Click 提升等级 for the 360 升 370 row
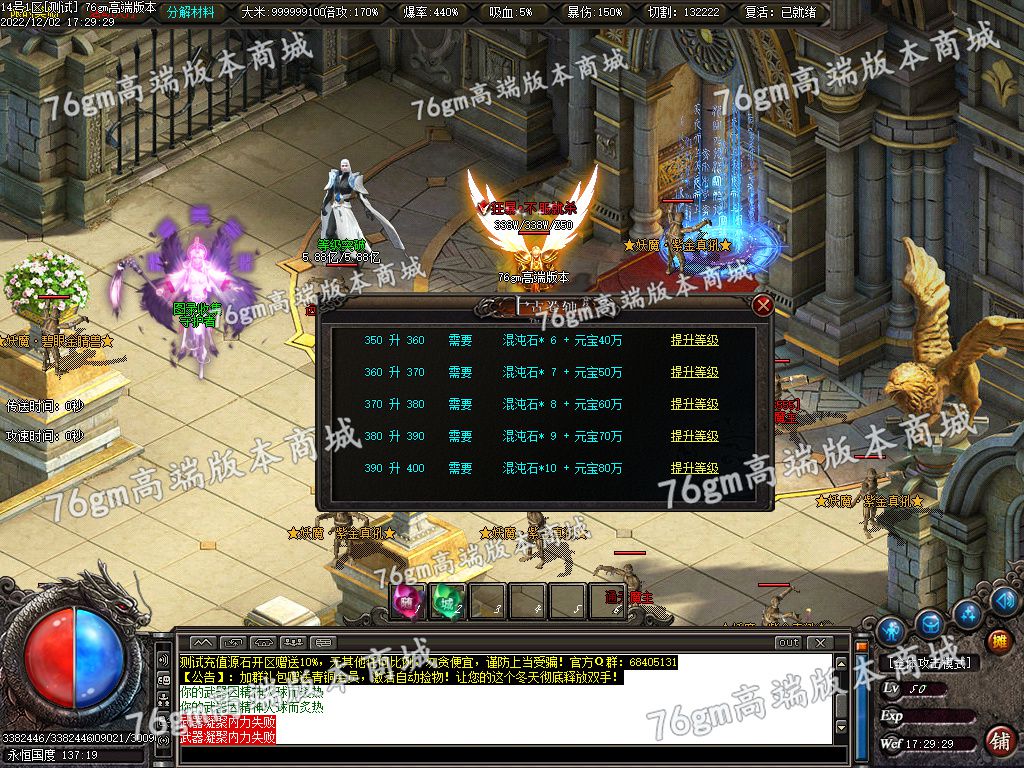This screenshot has width=1024, height=768. [694, 372]
